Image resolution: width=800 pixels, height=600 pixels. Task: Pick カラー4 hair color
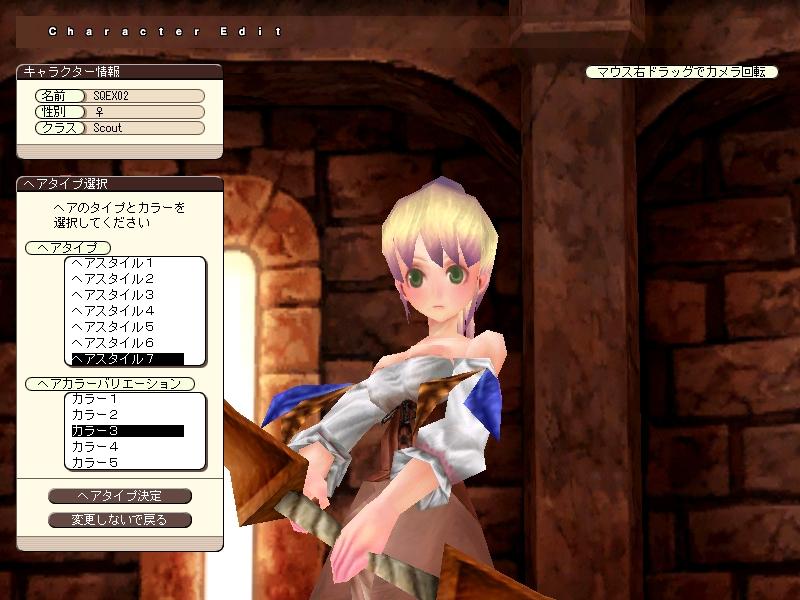[95, 447]
